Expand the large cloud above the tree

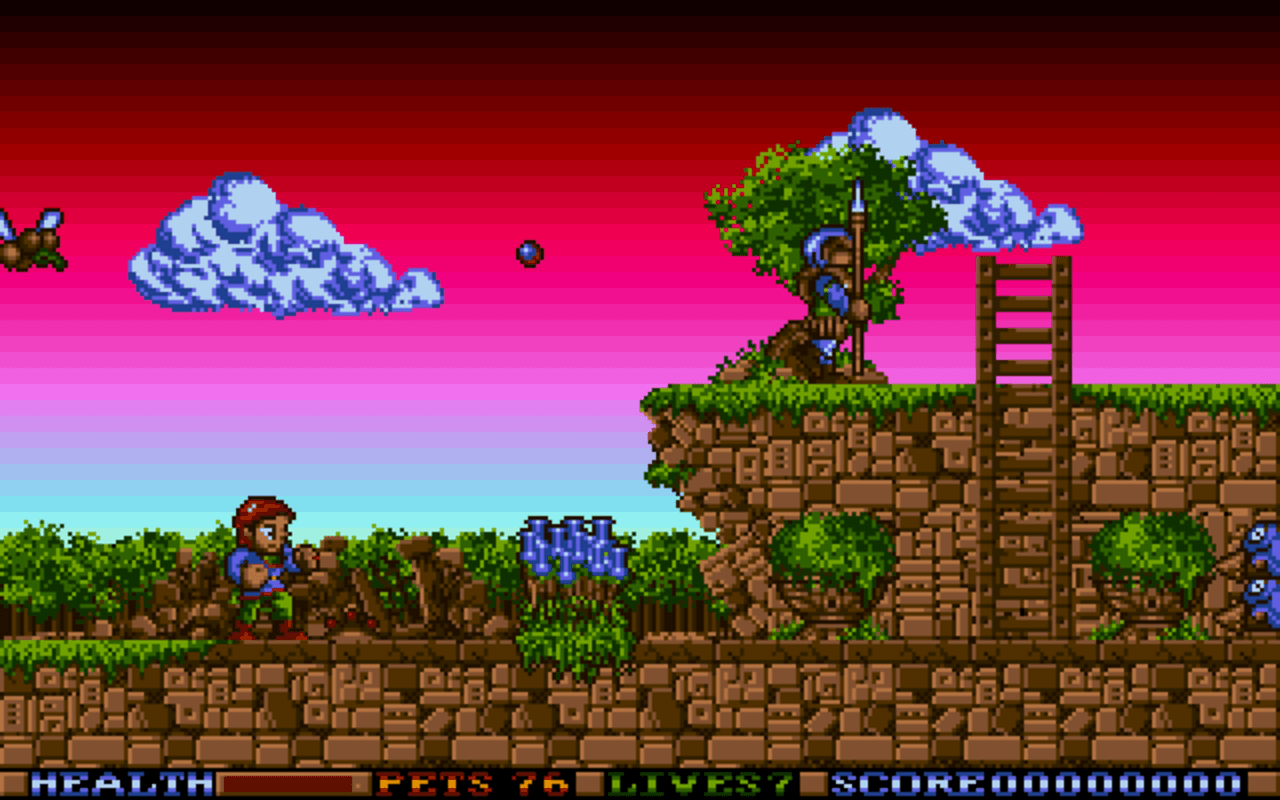[950, 180]
